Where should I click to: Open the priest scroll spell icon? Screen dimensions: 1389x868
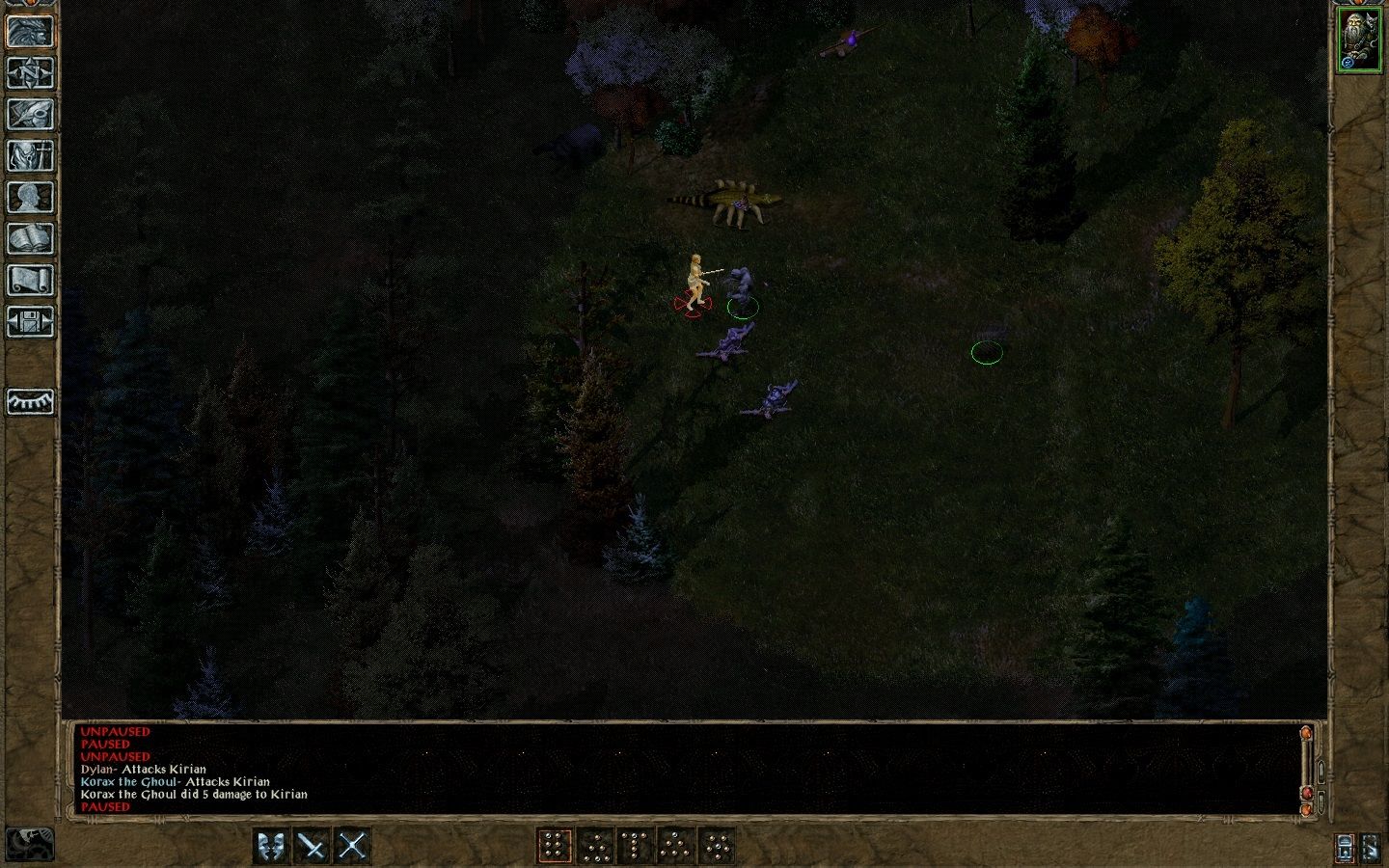point(29,280)
